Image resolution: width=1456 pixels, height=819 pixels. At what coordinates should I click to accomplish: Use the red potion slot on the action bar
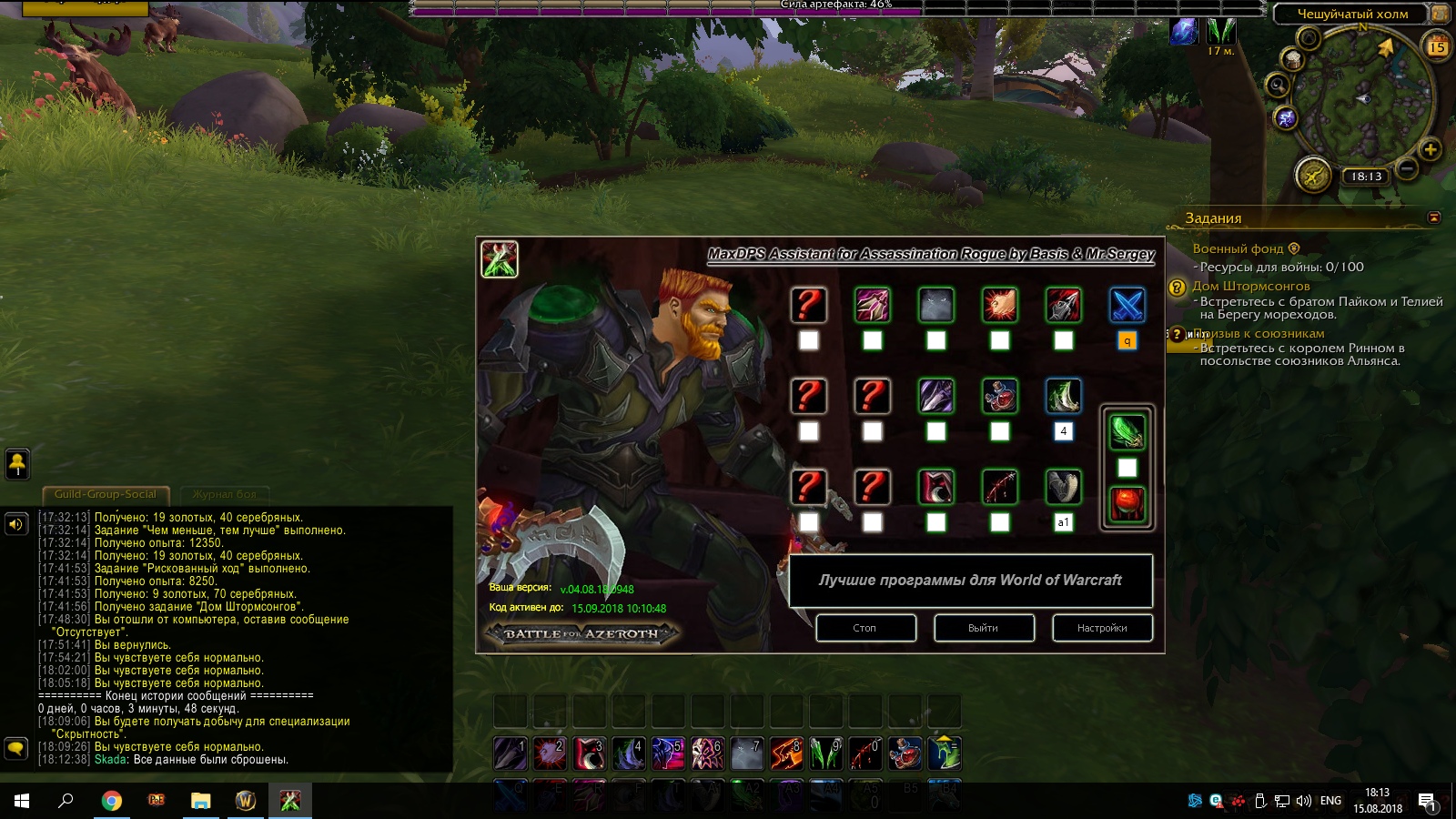point(905,753)
